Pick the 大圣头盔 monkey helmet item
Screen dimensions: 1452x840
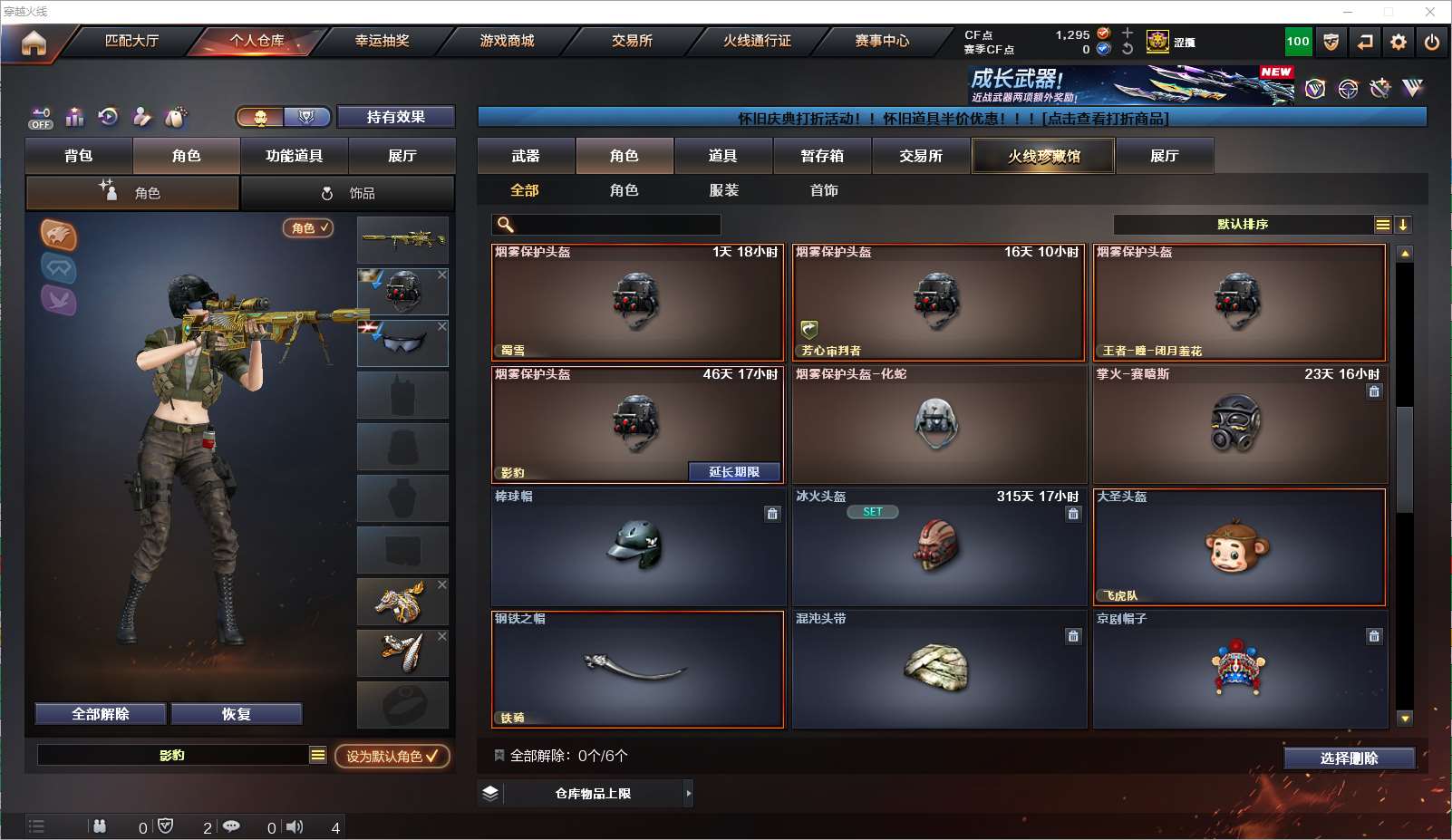click(1239, 546)
